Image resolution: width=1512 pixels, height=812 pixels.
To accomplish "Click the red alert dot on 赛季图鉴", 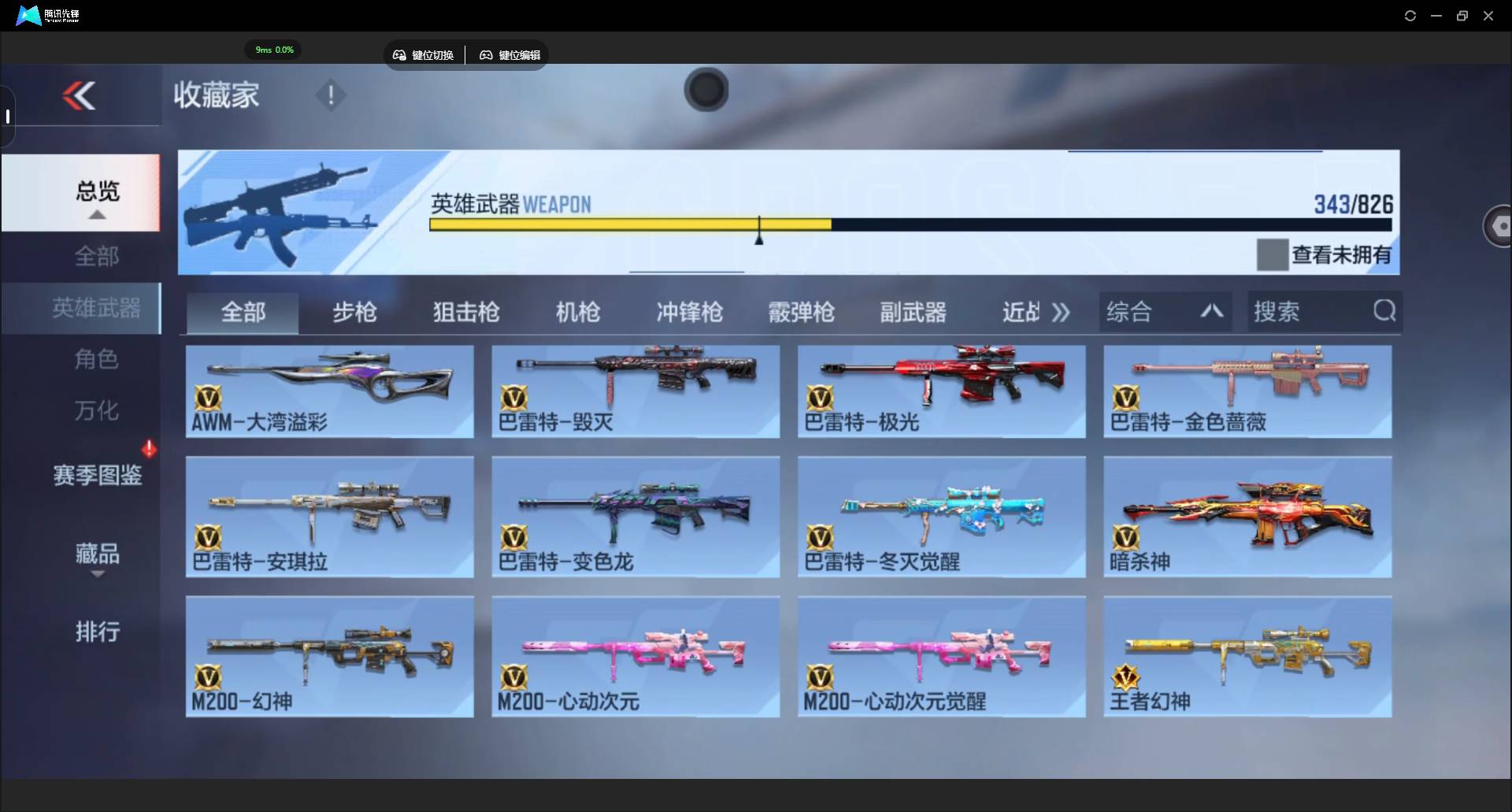I will click(x=150, y=447).
